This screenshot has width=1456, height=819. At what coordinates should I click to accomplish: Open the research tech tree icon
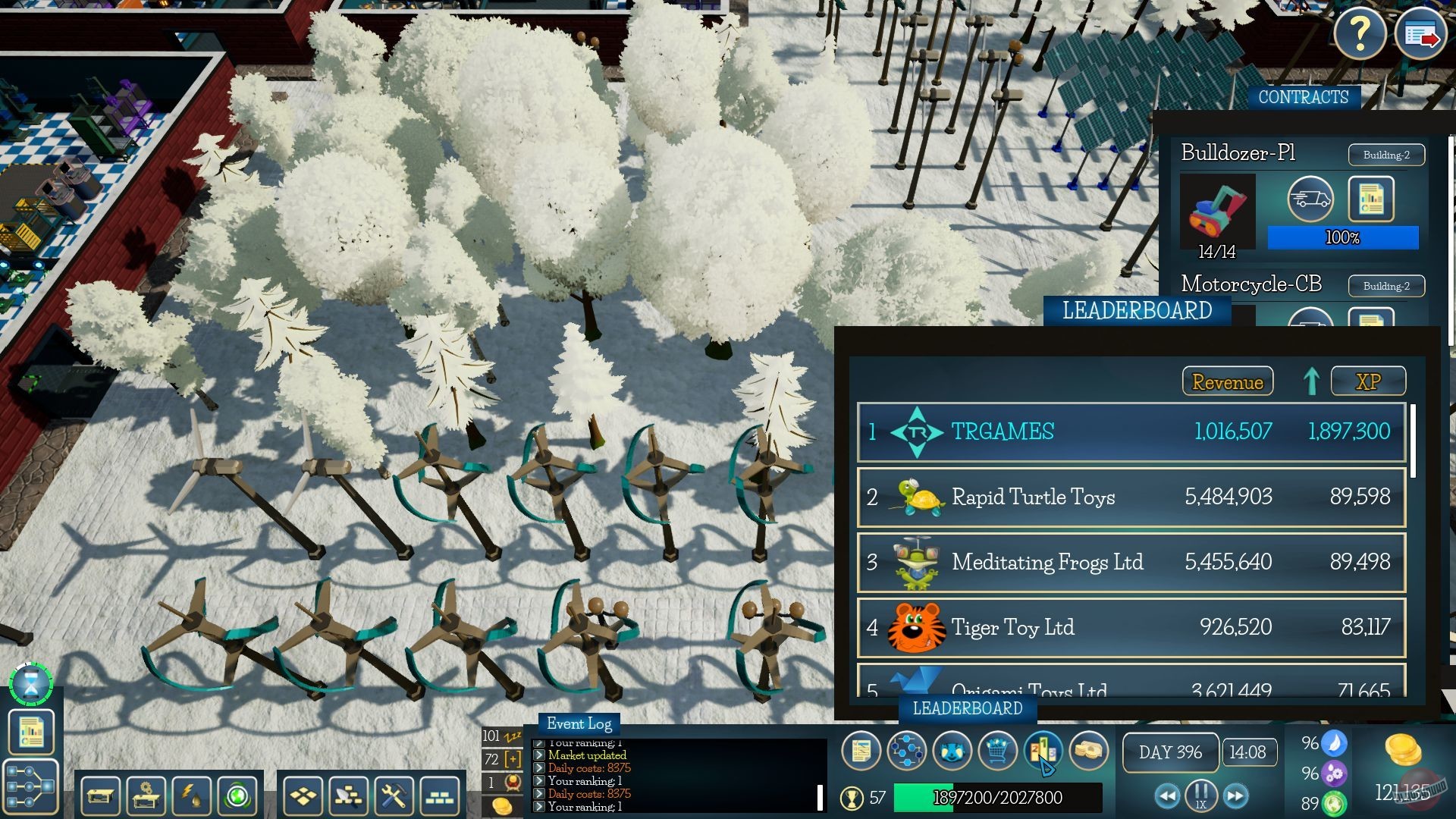906,752
